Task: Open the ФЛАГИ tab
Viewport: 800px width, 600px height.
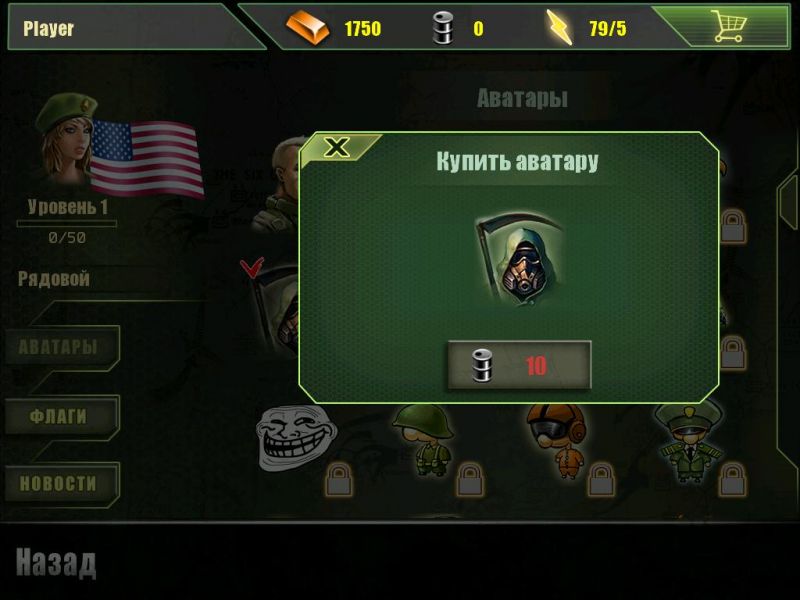Action: coord(59,416)
